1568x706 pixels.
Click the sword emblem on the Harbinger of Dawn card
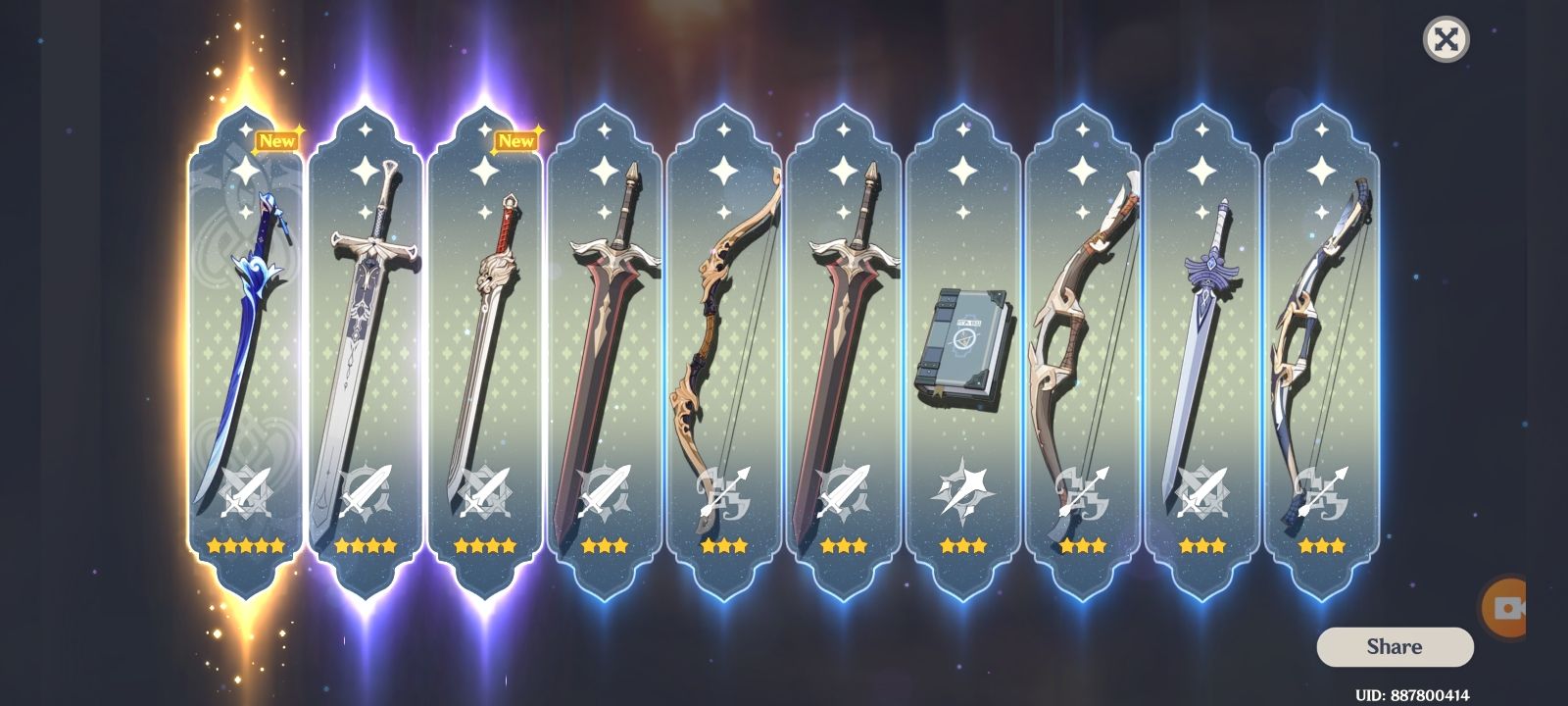(1204, 490)
